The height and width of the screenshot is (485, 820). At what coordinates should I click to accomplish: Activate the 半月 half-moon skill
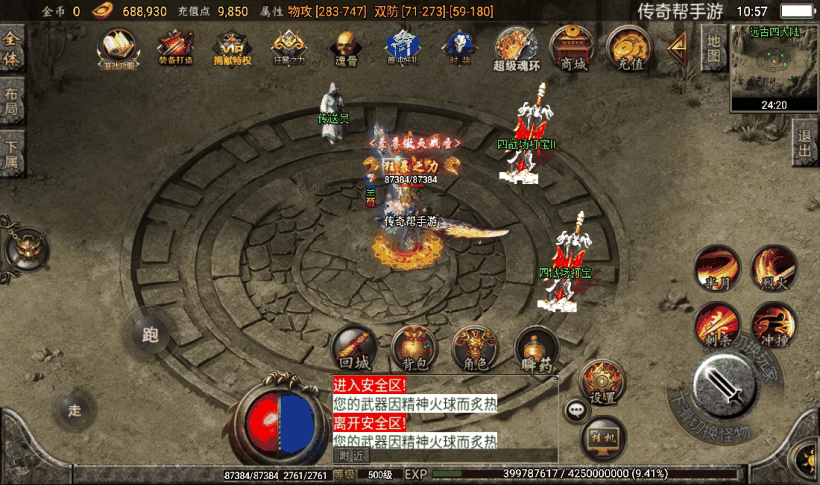(716, 268)
